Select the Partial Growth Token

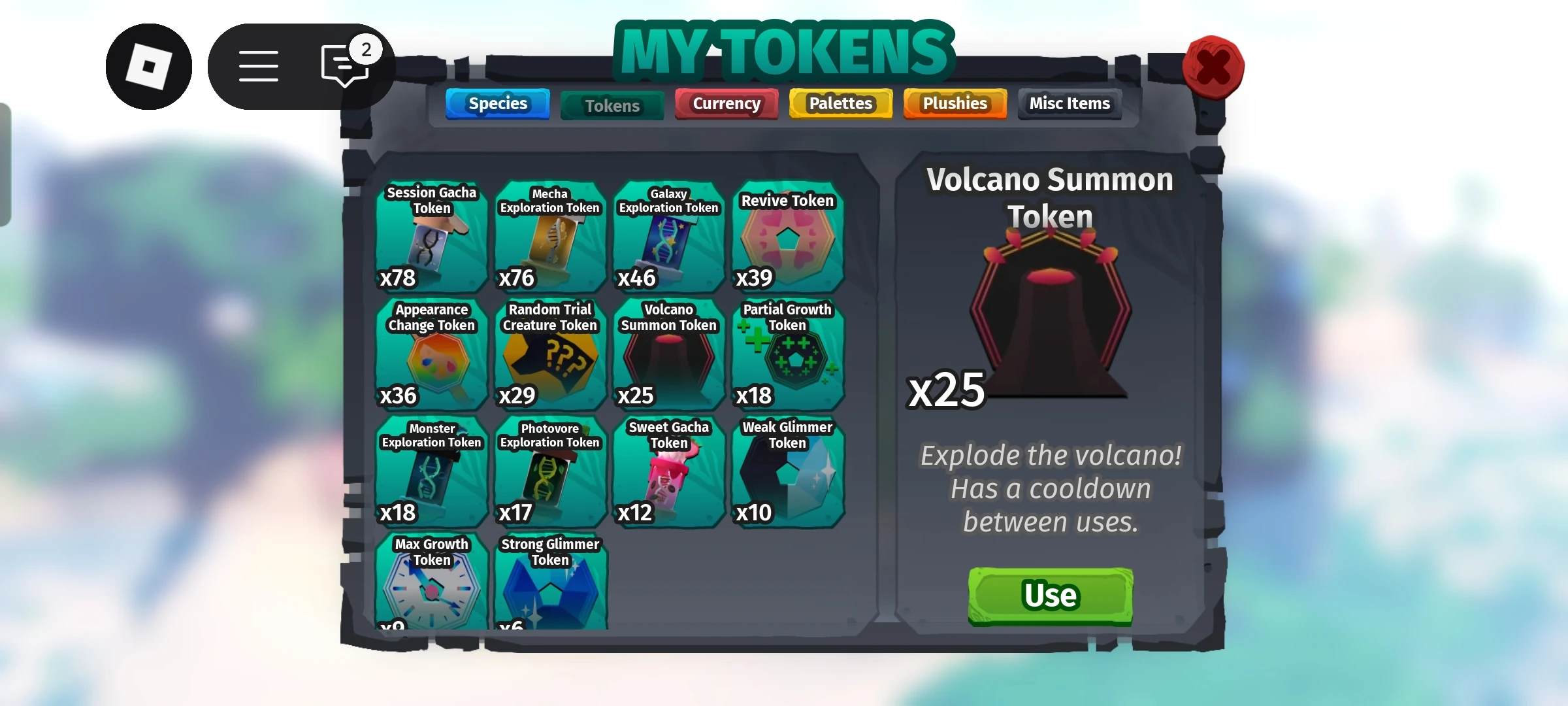[x=787, y=353]
